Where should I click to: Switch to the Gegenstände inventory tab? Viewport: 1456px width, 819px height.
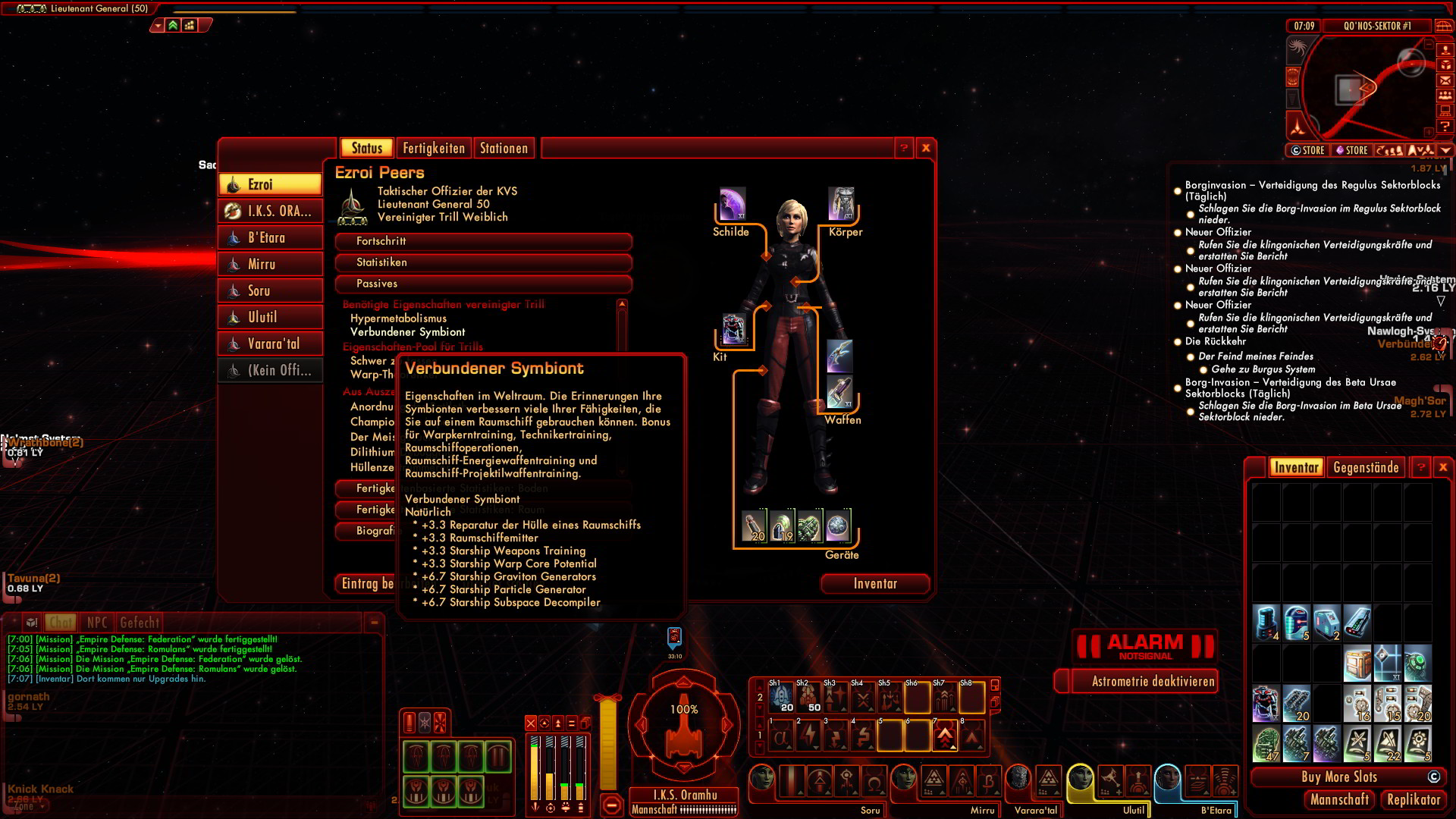pos(1366,468)
